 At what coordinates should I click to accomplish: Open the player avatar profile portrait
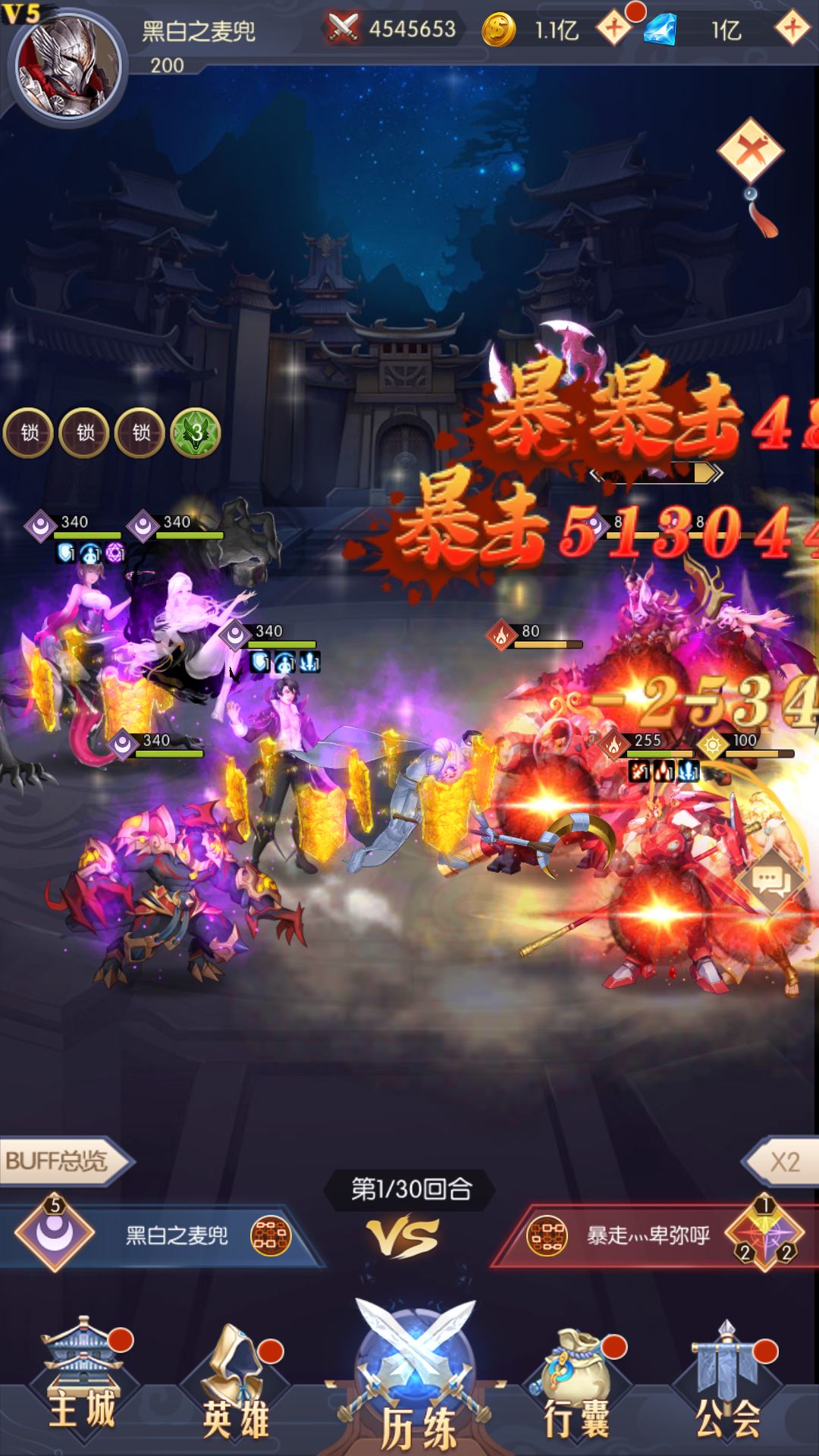[68, 67]
